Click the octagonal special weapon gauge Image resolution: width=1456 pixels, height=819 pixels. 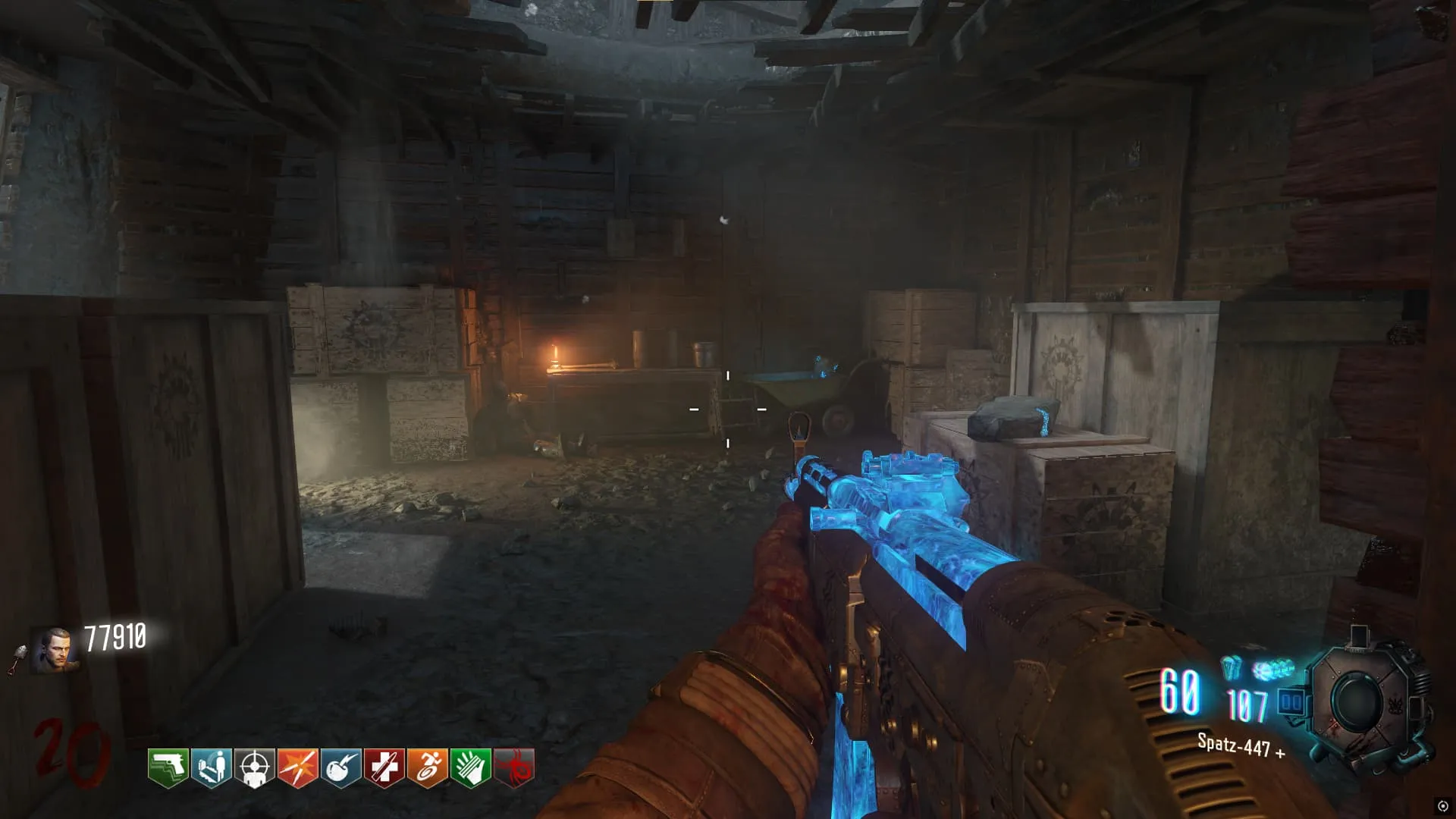[x=1357, y=701]
